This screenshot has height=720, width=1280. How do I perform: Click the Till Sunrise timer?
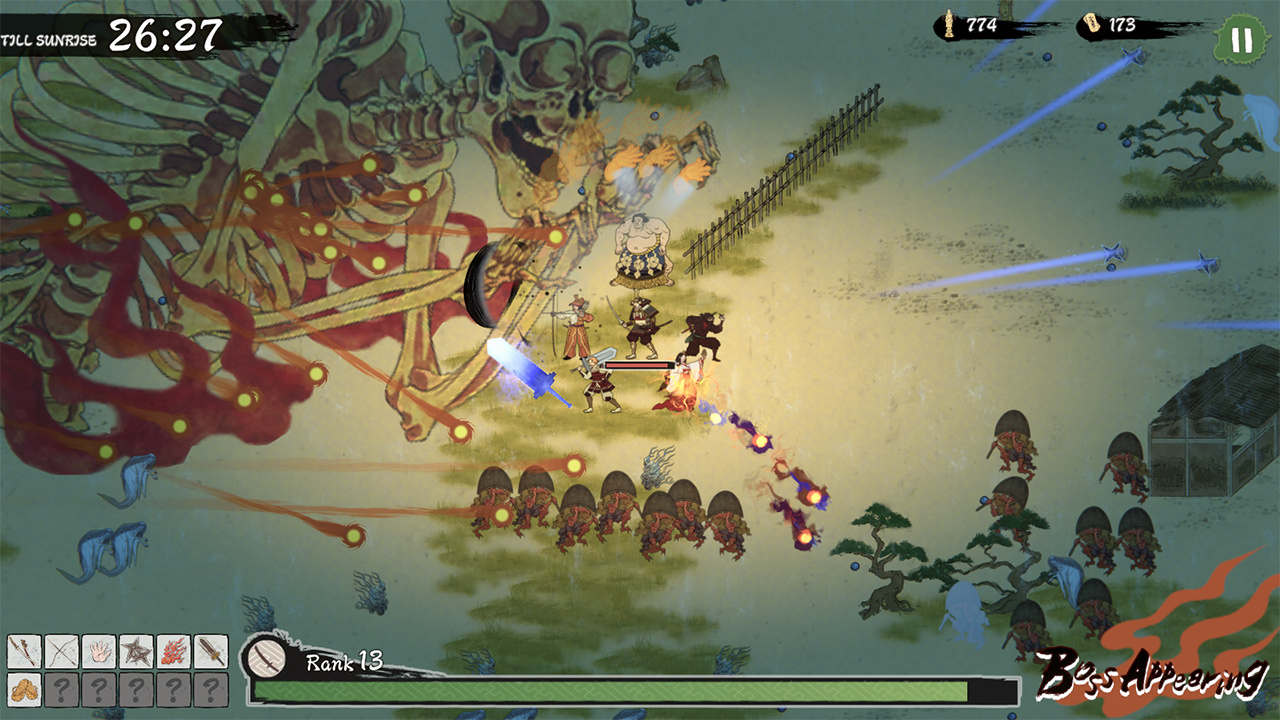coord(50,40)
